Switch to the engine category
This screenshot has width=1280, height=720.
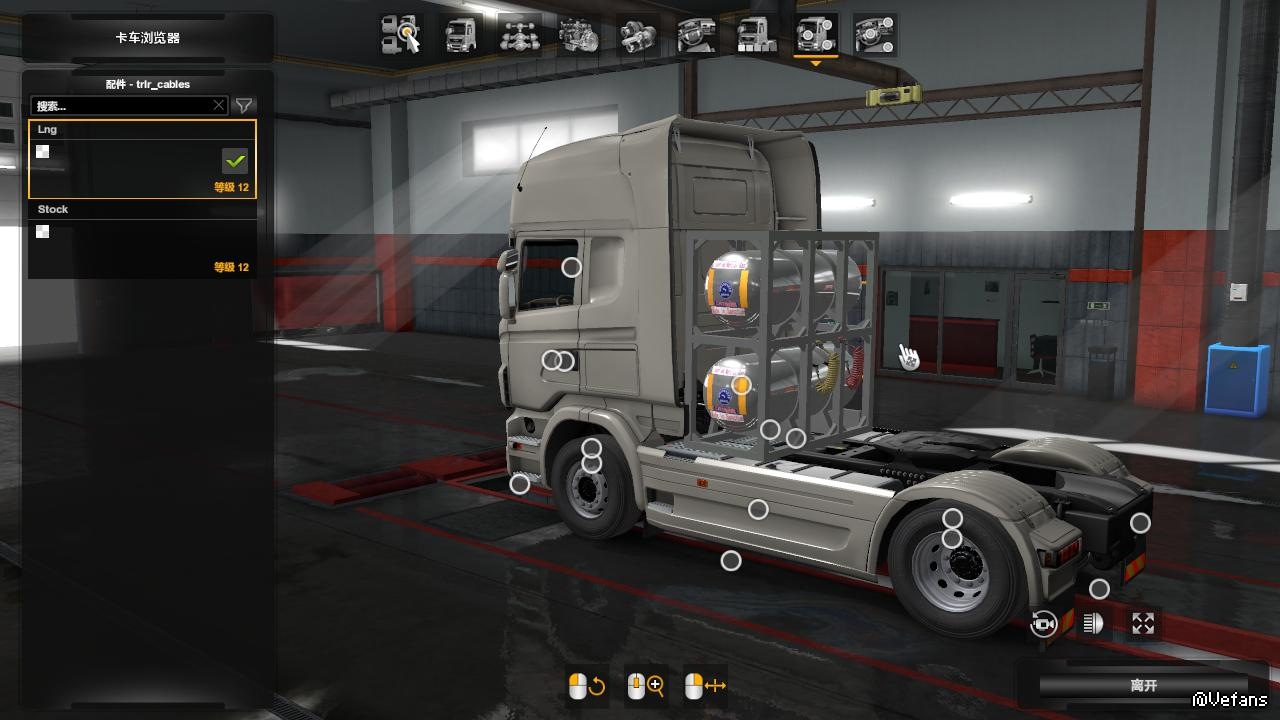click(x=578, y=35)
